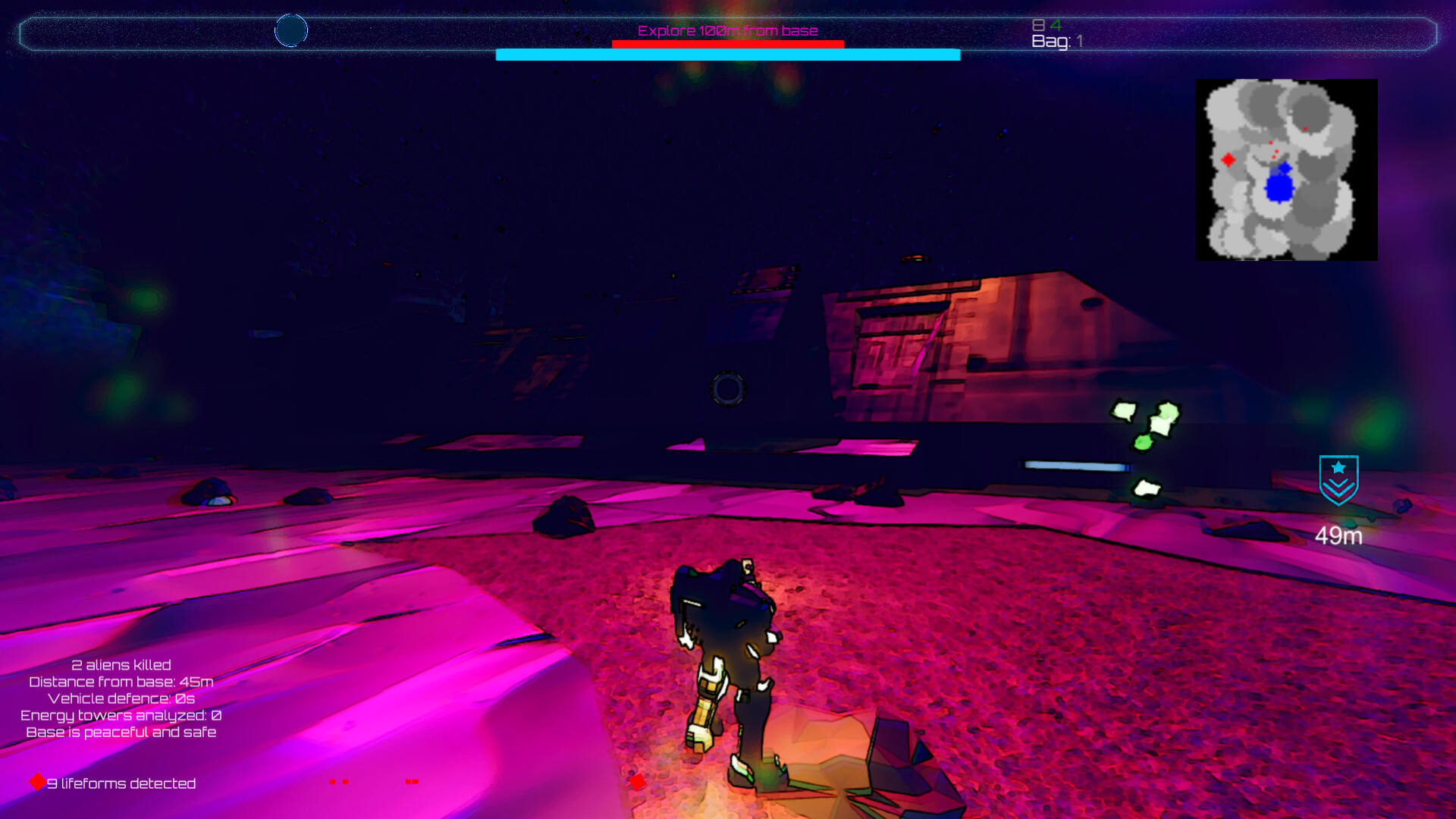The image size is (1456, 819).
Task: Expand the minimap in the top-right corner
Action: pyautogui.click(x=1286, y=171)
